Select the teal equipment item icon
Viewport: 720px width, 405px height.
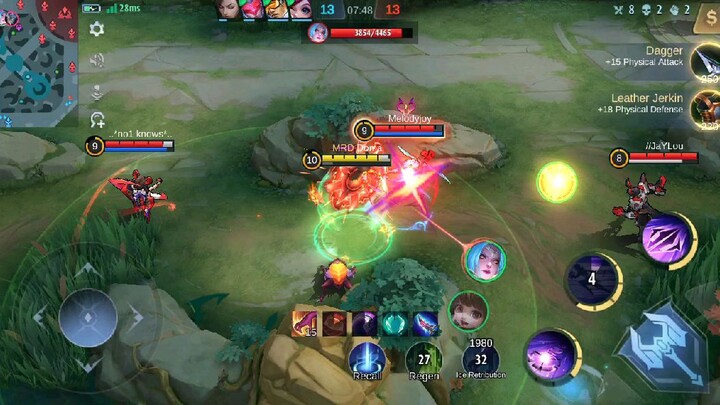pyautogui.click(x=394, y=324)
